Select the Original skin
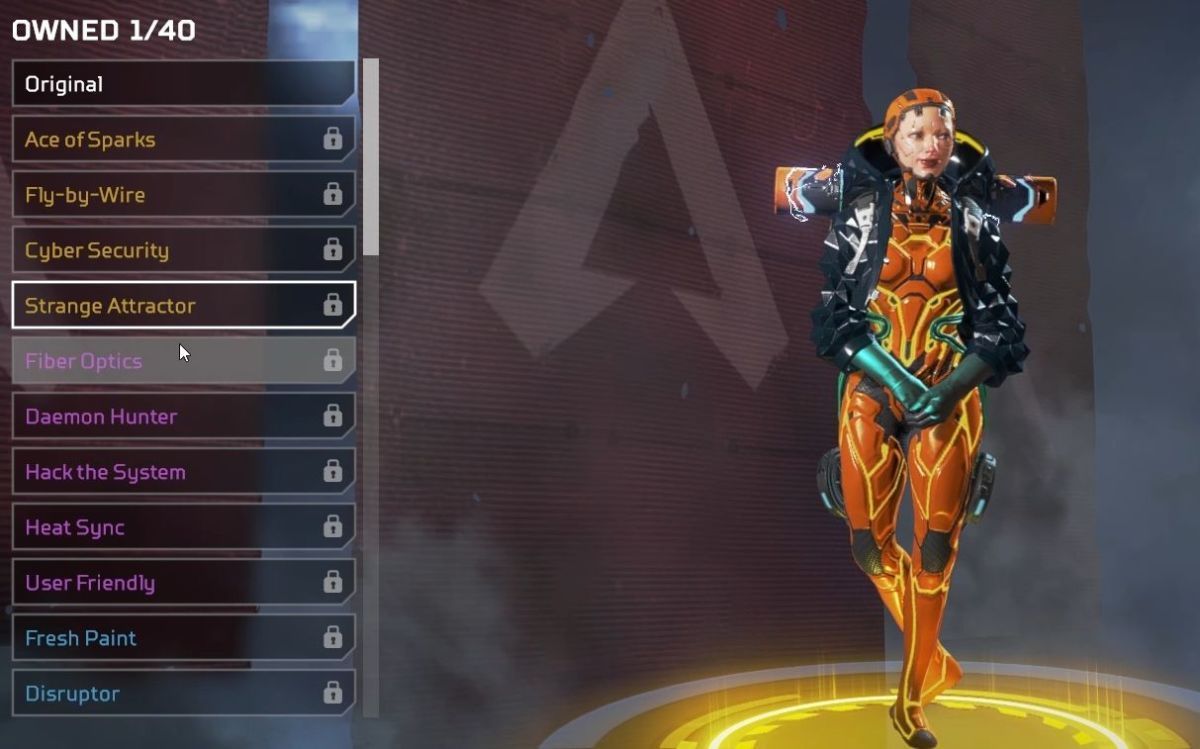Viewport: 1200px width, 749px height. coord(183,84)
